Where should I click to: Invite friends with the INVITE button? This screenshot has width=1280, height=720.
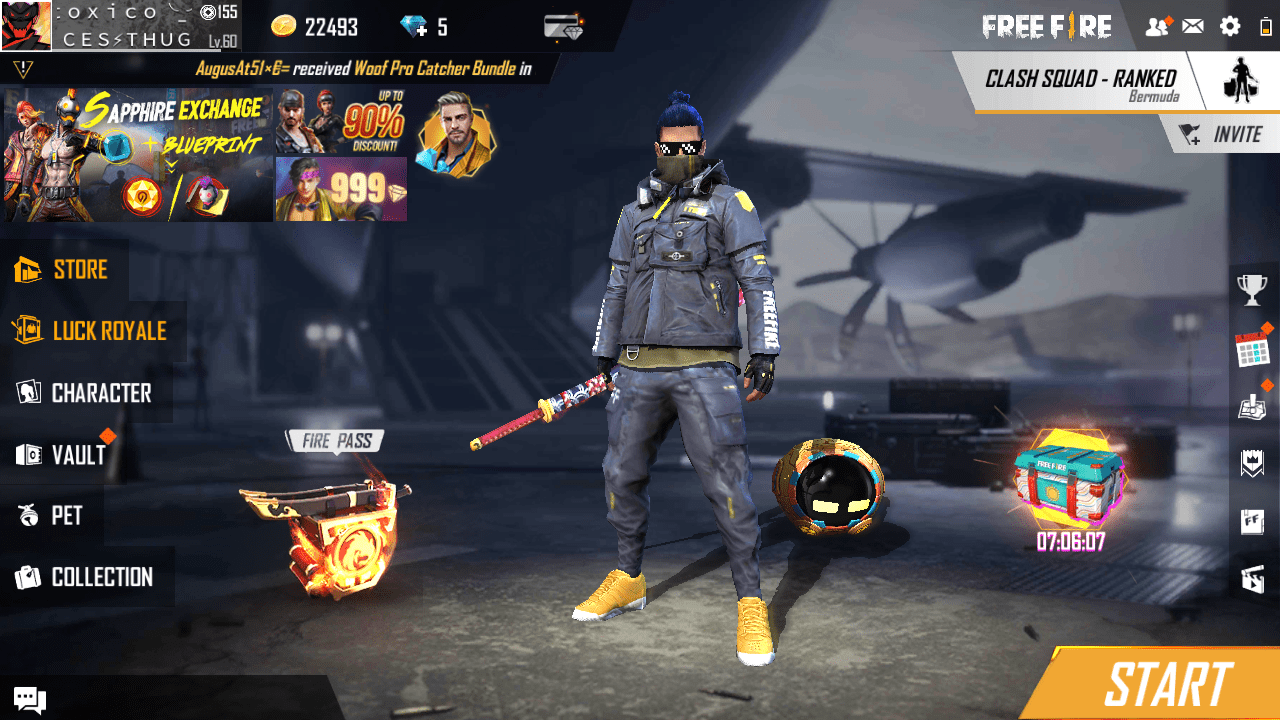coord(1224,135)
